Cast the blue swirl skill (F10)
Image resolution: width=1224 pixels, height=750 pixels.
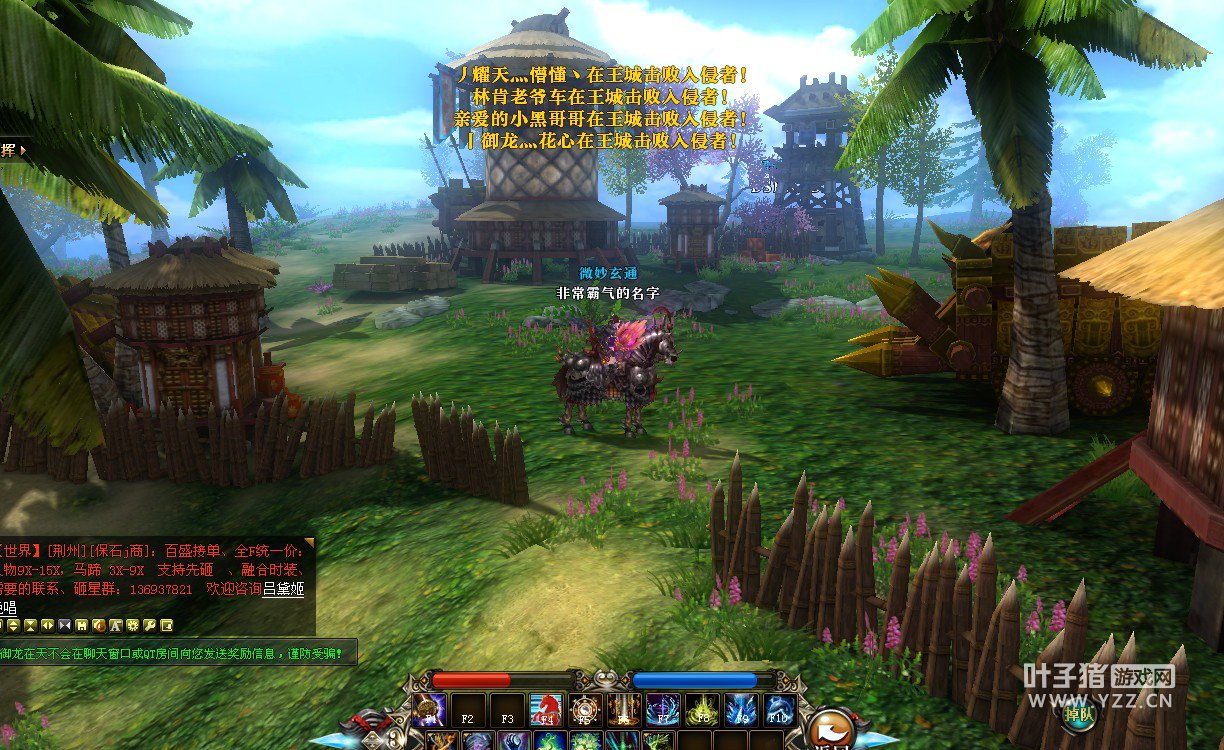click(780, 709)
